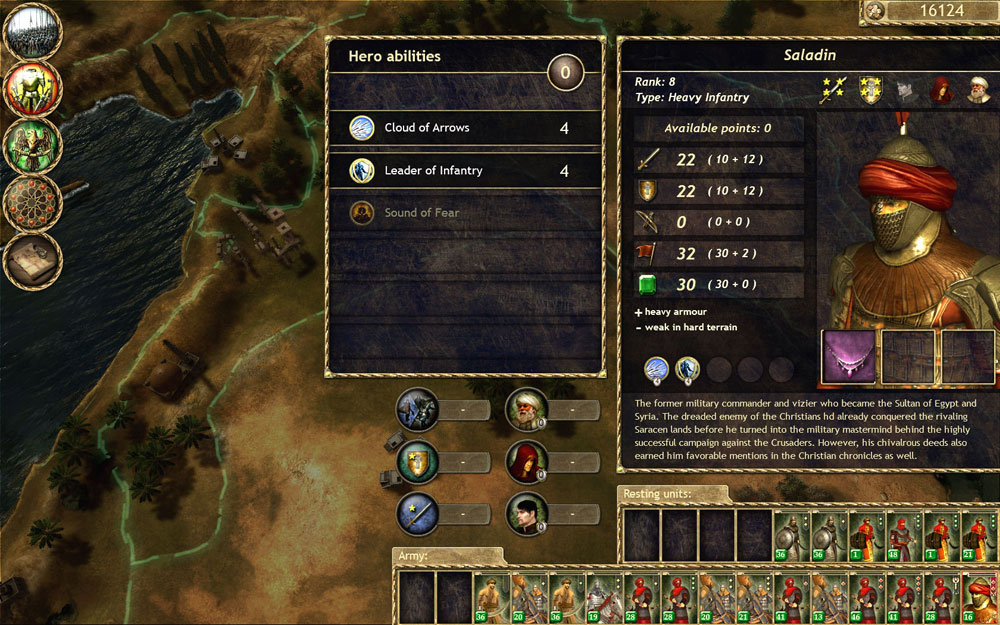
Task: Choose the red-hooded advisor portrait
Action: (x=524, y=462)
